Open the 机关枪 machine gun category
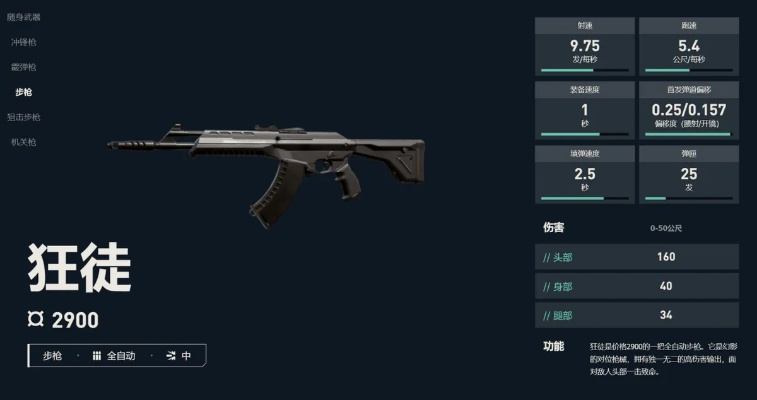Image resolution: width=757 pixels, height=400 pixels. point(24,142)
